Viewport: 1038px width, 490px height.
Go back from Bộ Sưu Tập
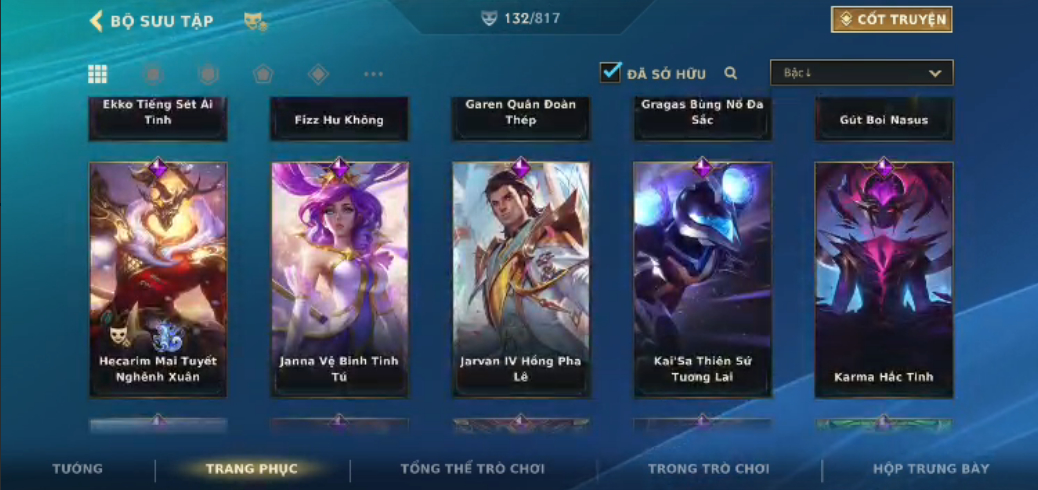pos(97,21)
